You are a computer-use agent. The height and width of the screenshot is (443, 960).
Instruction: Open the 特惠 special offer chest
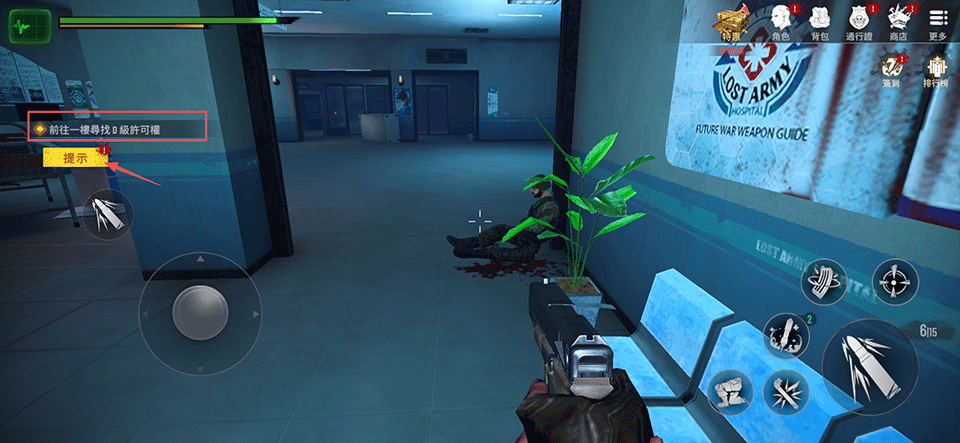coord(731,22)
